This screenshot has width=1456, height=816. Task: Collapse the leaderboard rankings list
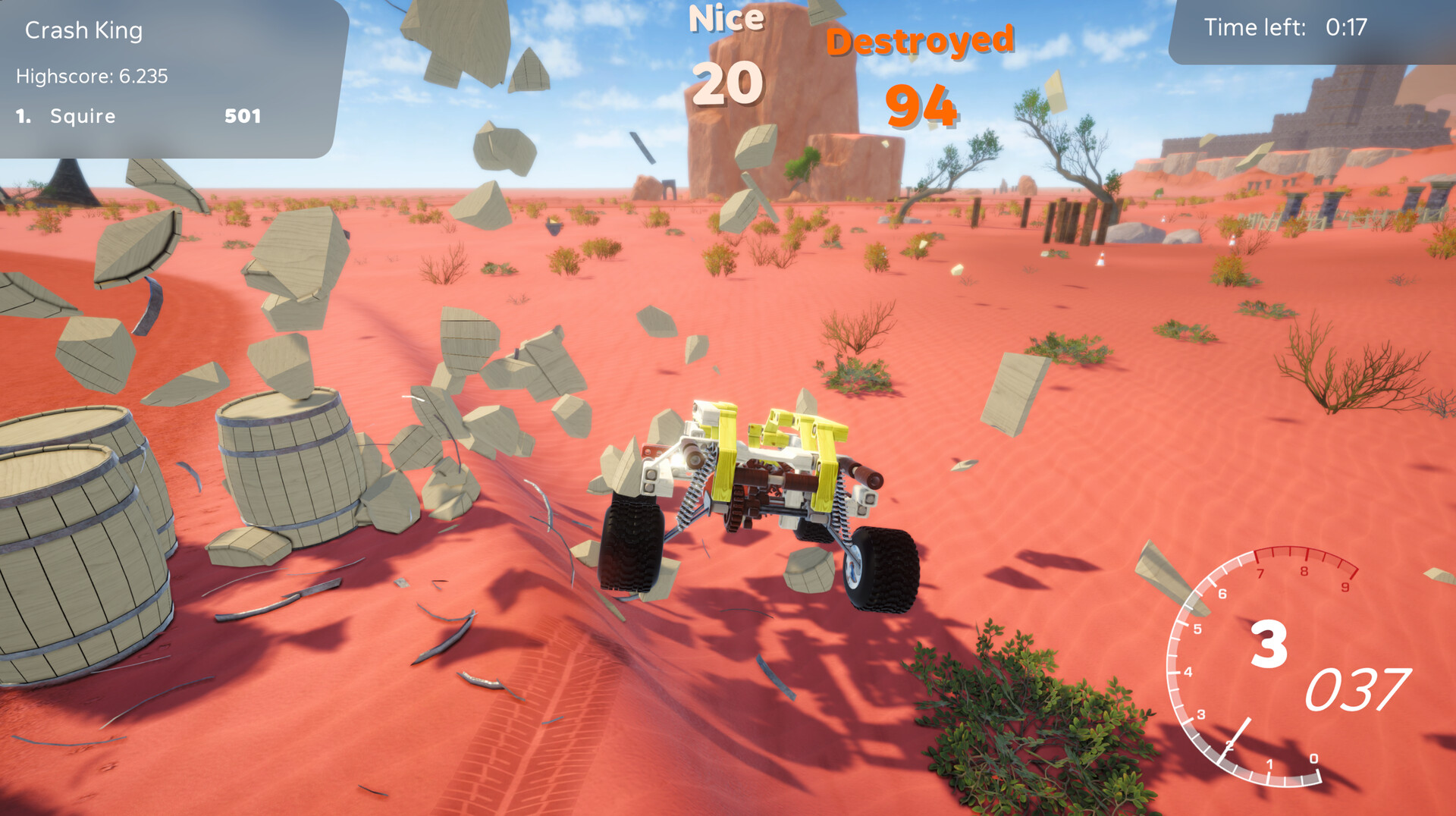point(136,116)
